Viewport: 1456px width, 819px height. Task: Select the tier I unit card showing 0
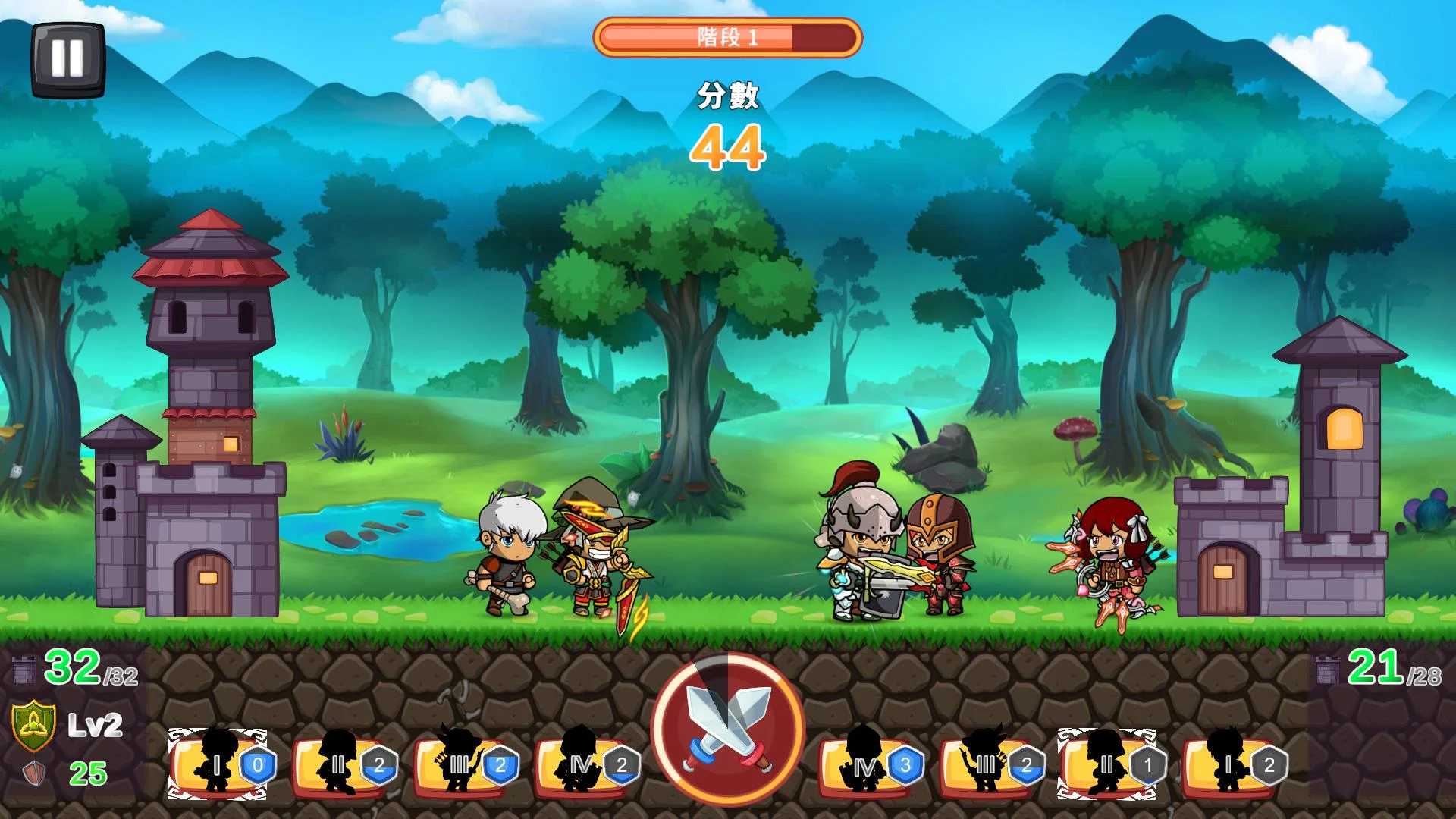218,764
